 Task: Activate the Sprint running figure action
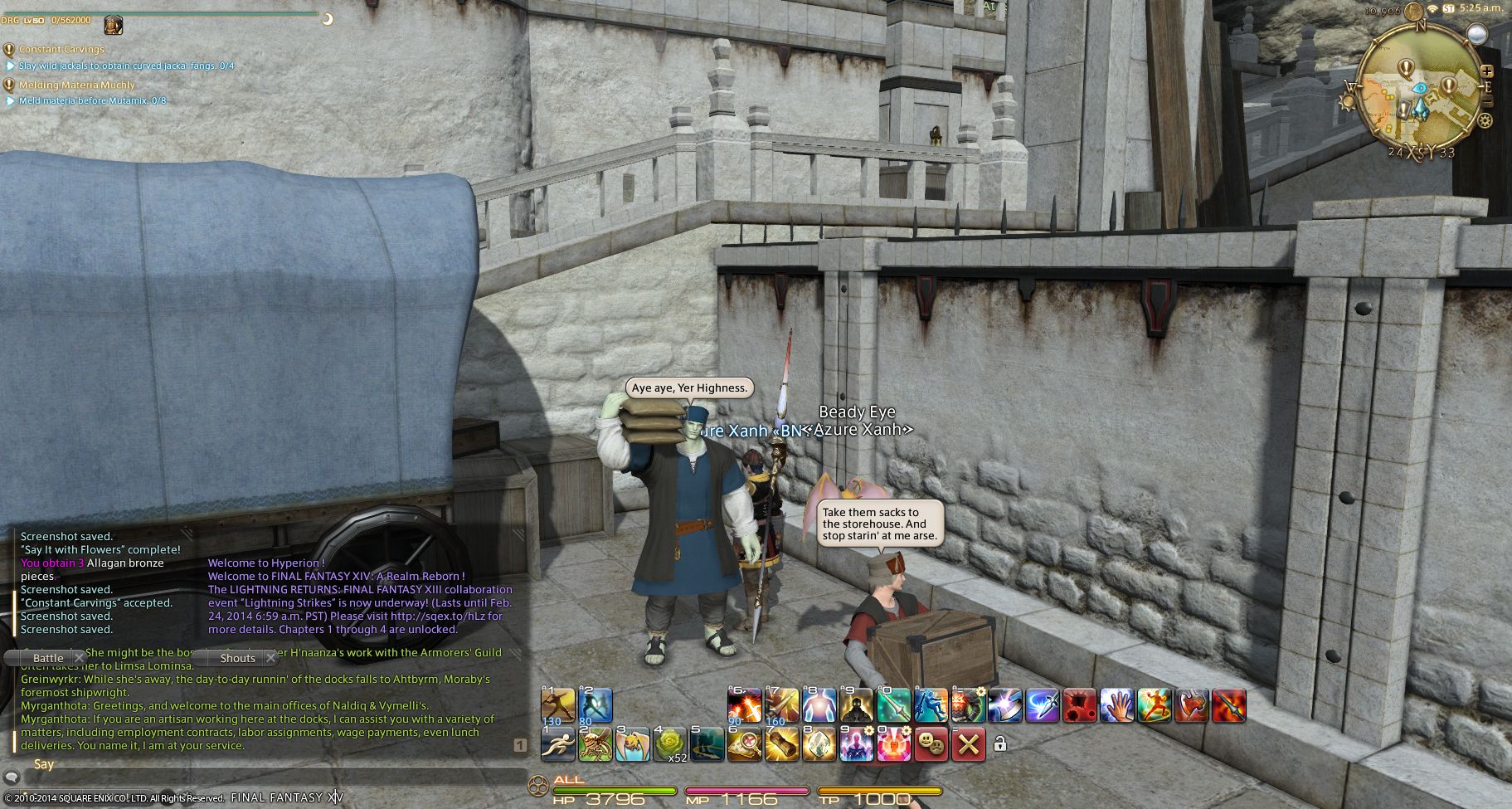tap(557, 744)
